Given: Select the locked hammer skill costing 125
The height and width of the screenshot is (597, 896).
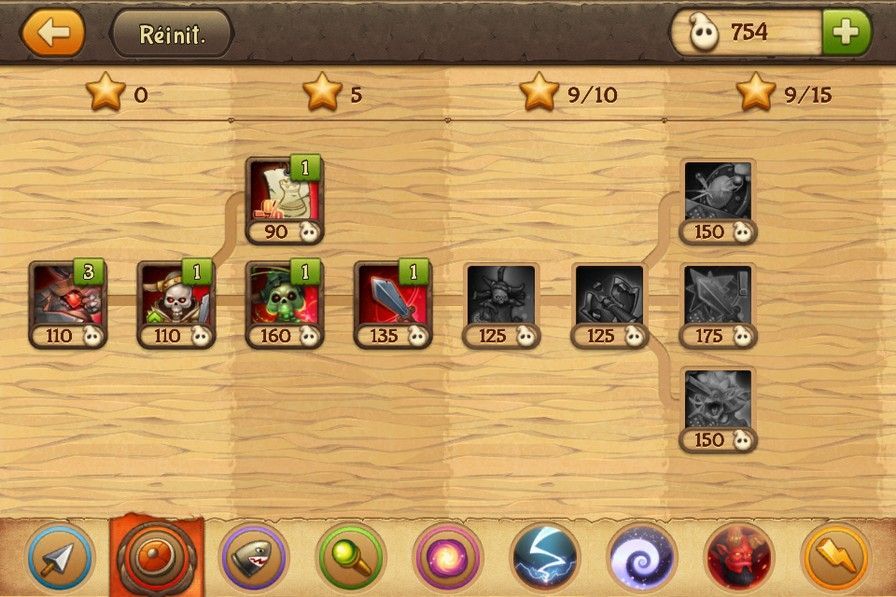Looking at the screenshot, I should pyautogui.click(x=608, y=297).
